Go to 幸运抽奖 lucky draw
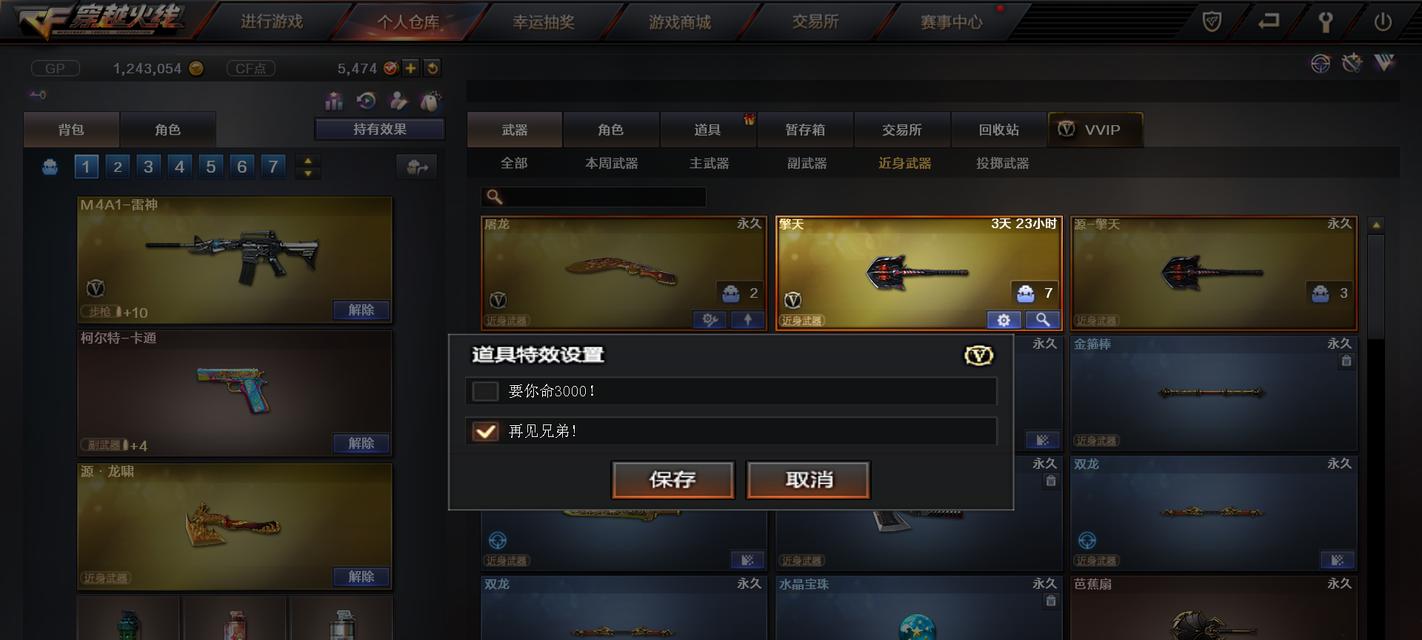Viewport: 1422px width, 640px height. [x=544, y=21]
